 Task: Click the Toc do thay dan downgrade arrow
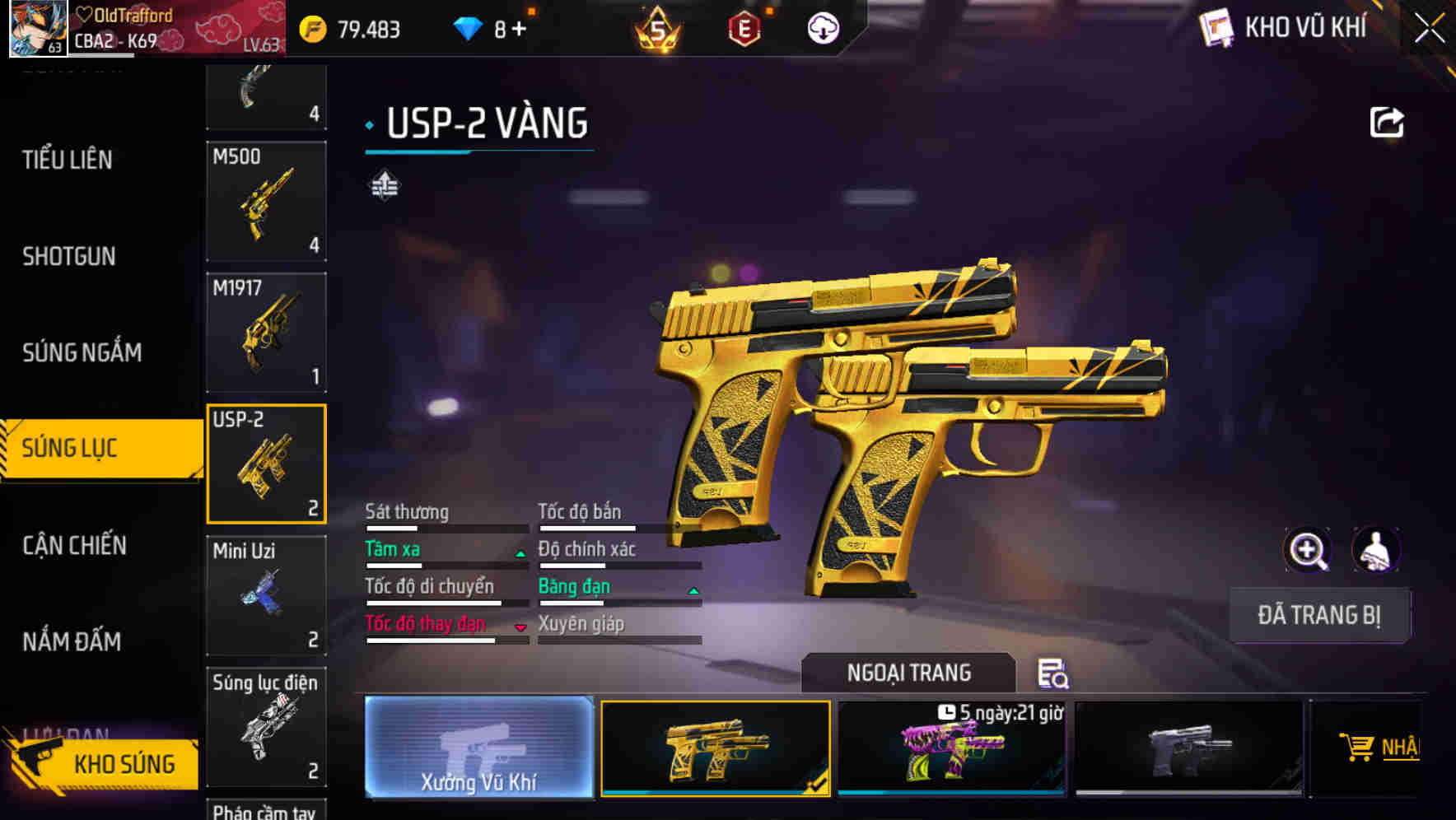pyautogui.click(x=520, y=628)
